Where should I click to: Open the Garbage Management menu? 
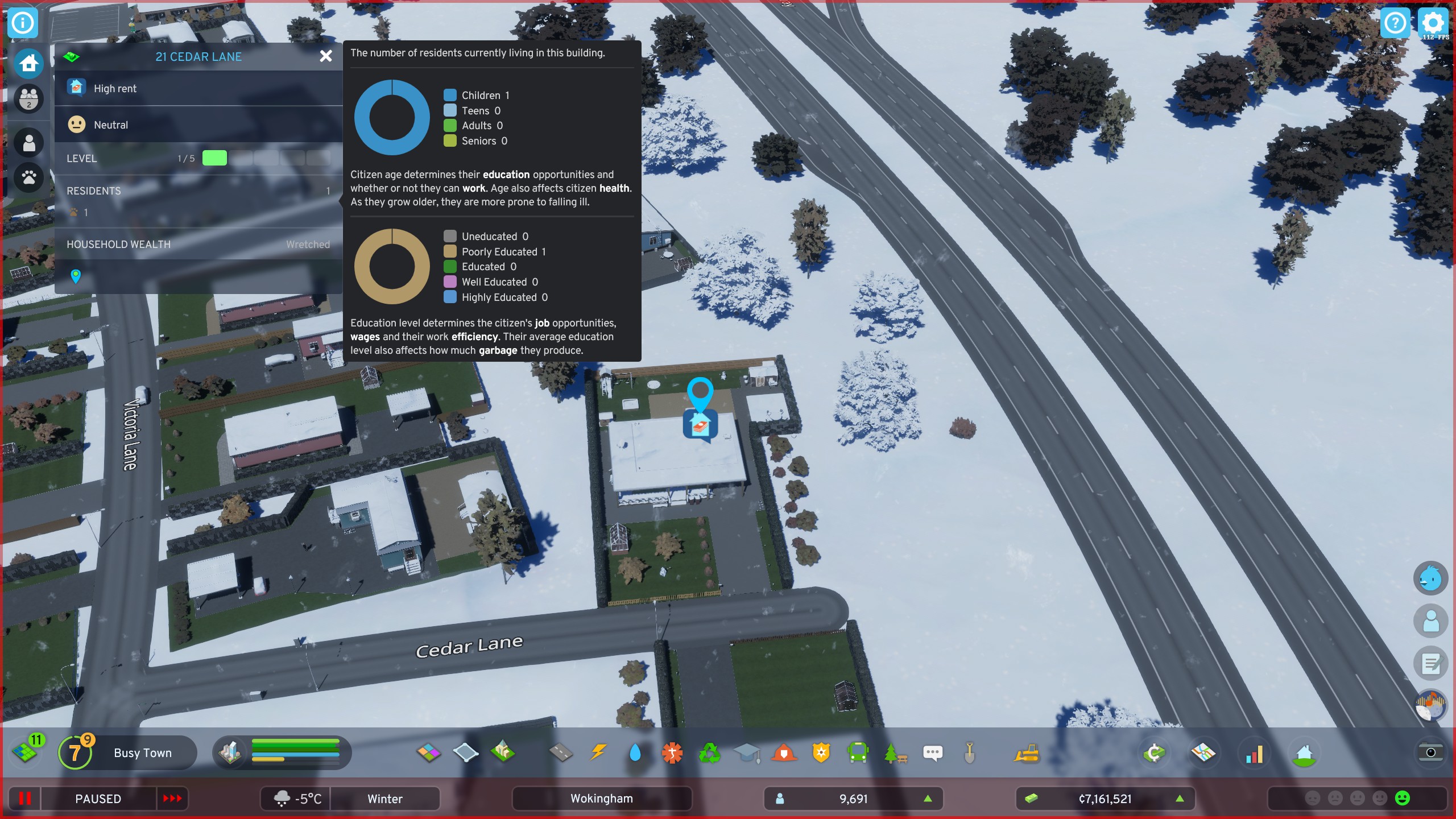pyautogui.click(x=710, y=752)
